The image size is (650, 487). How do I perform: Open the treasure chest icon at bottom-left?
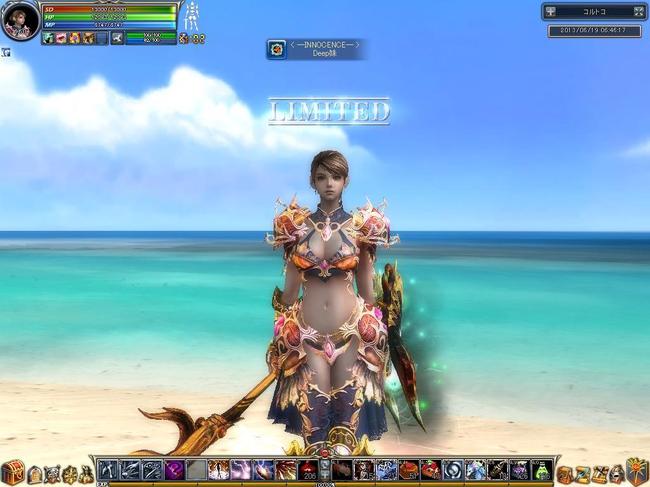(x=13, y=473)
